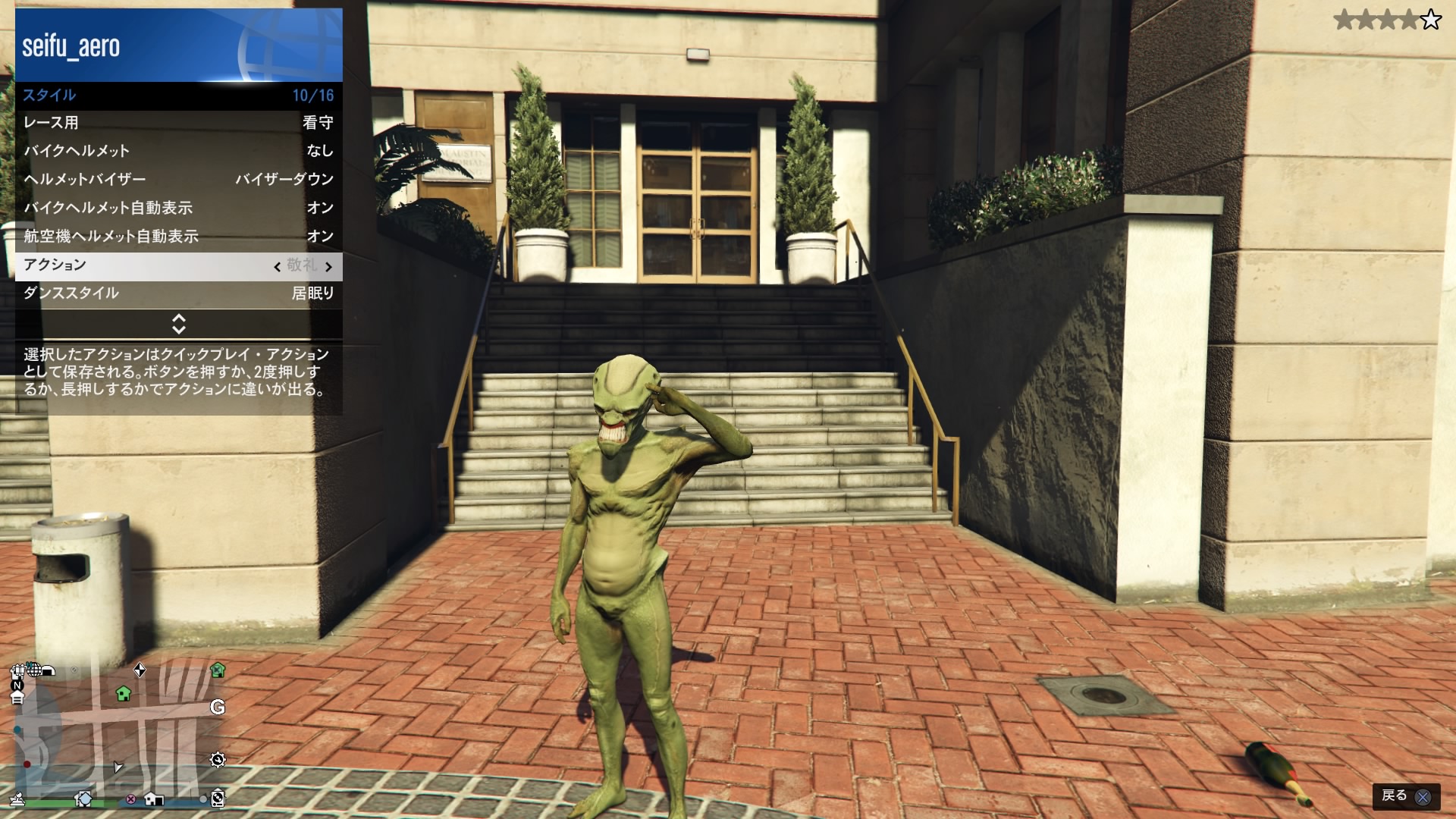Click the gear mod-shop icon on the minimap

(x=218, y=761)
